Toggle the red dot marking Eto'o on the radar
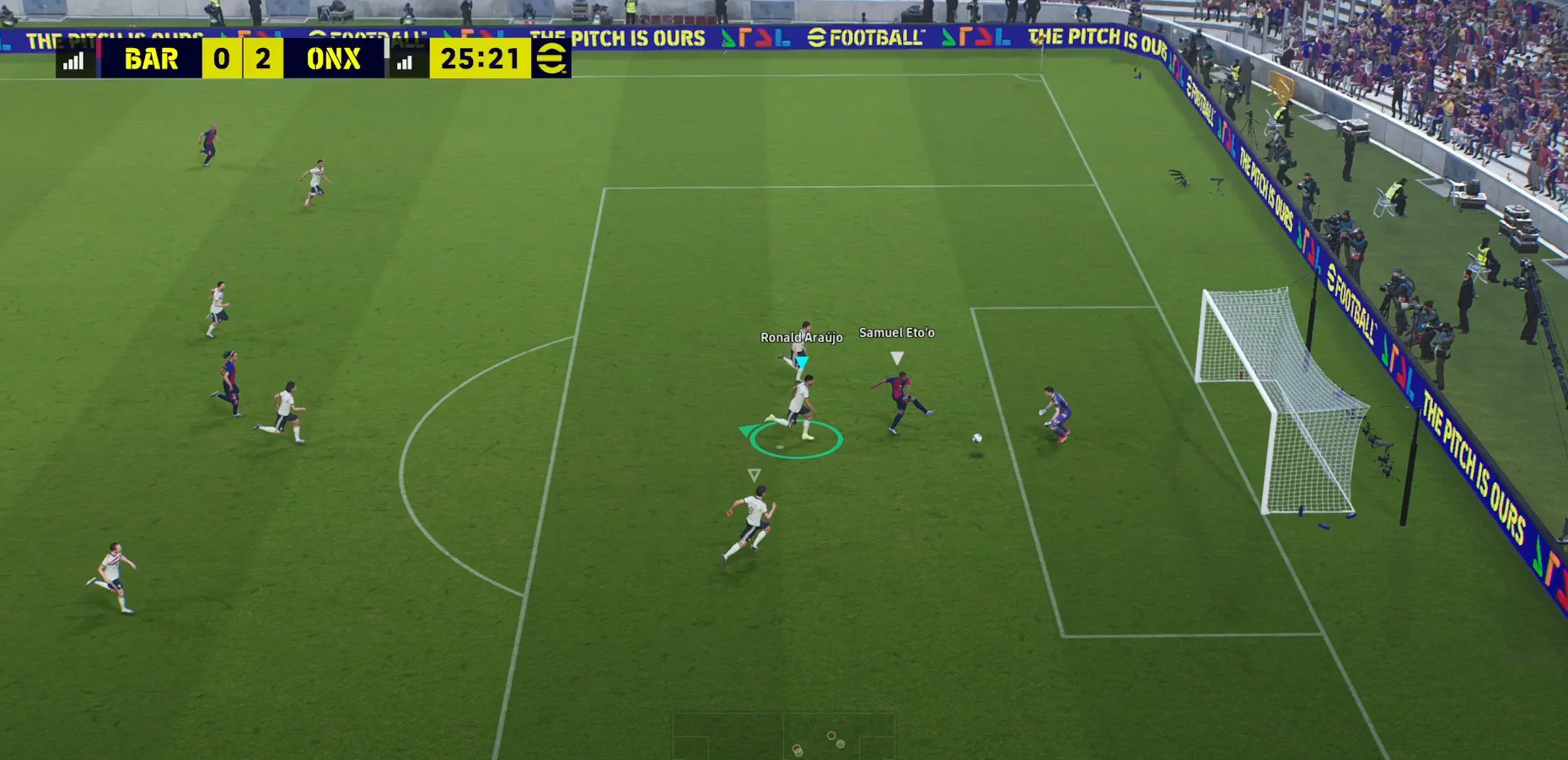 click(x=831, y=736)
